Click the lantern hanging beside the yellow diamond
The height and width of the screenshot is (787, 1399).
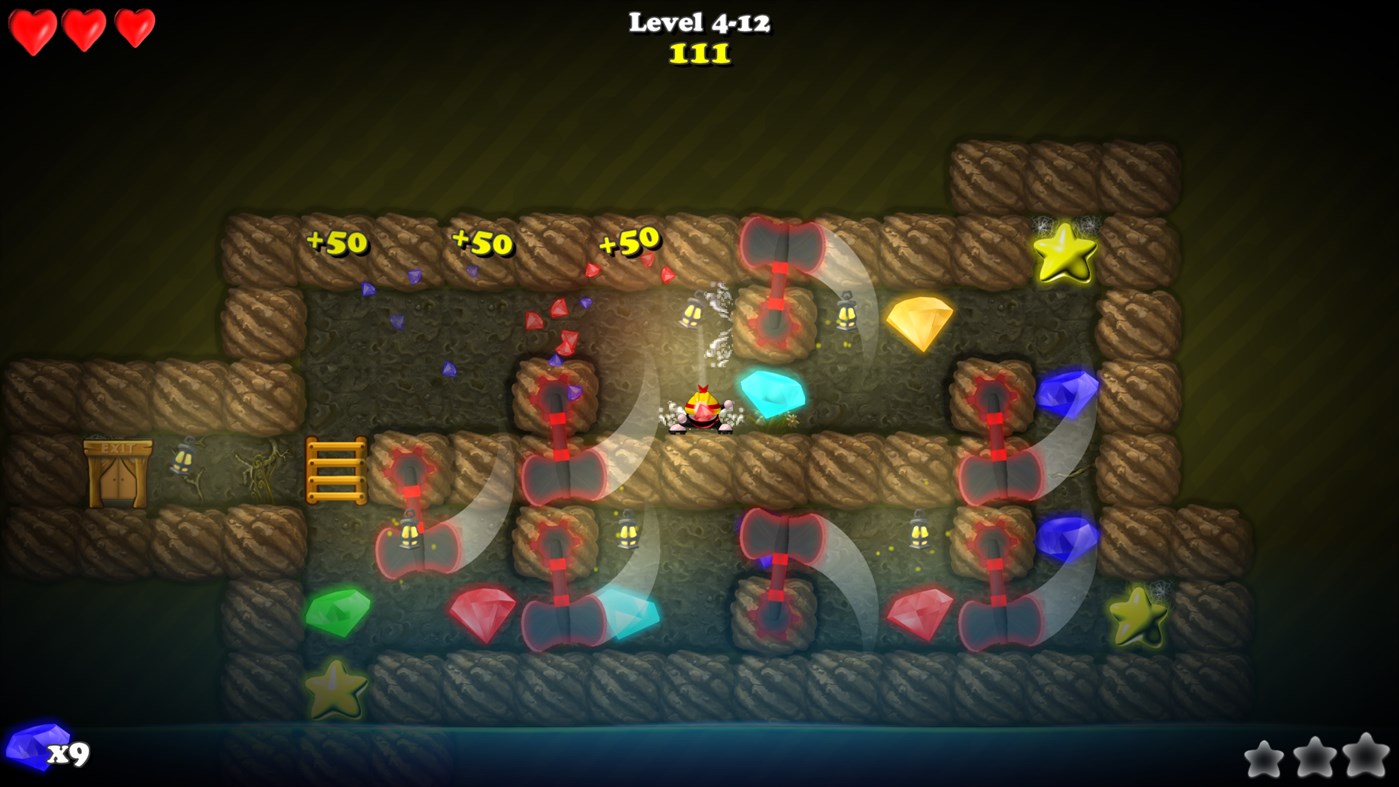click(x=846, y=317)
